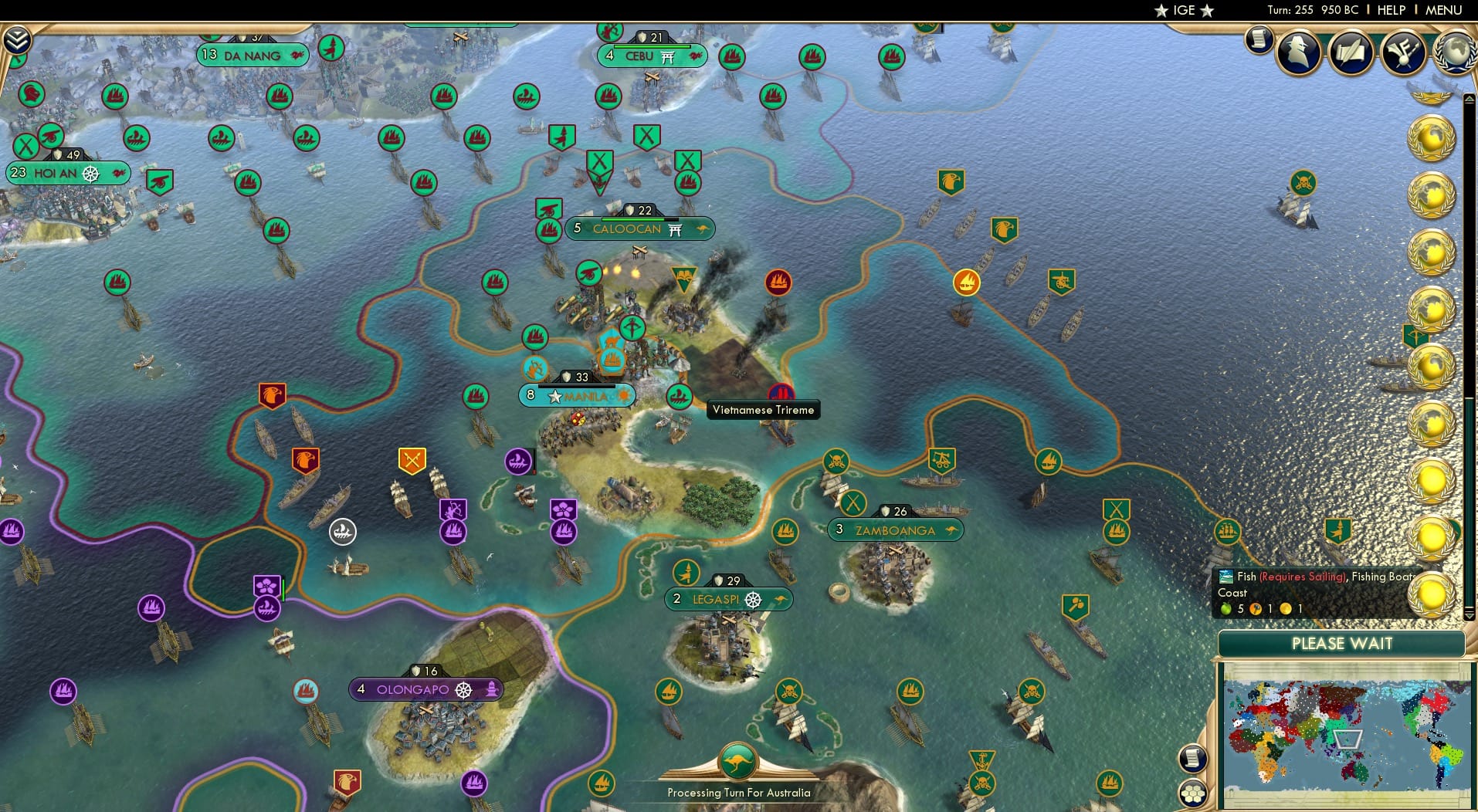1478x812 pixels.
Task: Open the Culture overview icon
Action: (1402, 52)
